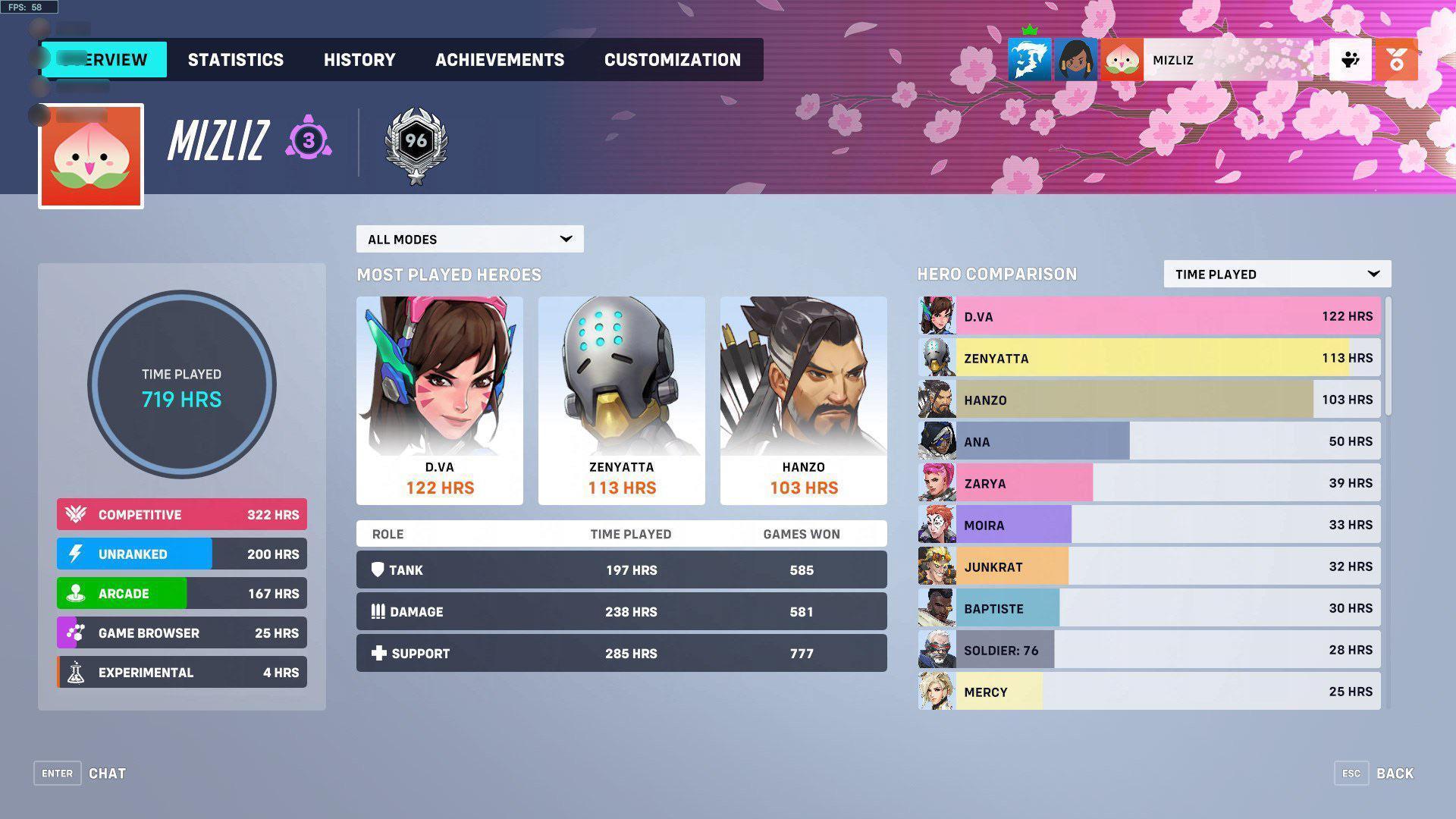Open the D.Va most played hero card
Screen dimensions: 1456x819
click(x=440, y=400)
